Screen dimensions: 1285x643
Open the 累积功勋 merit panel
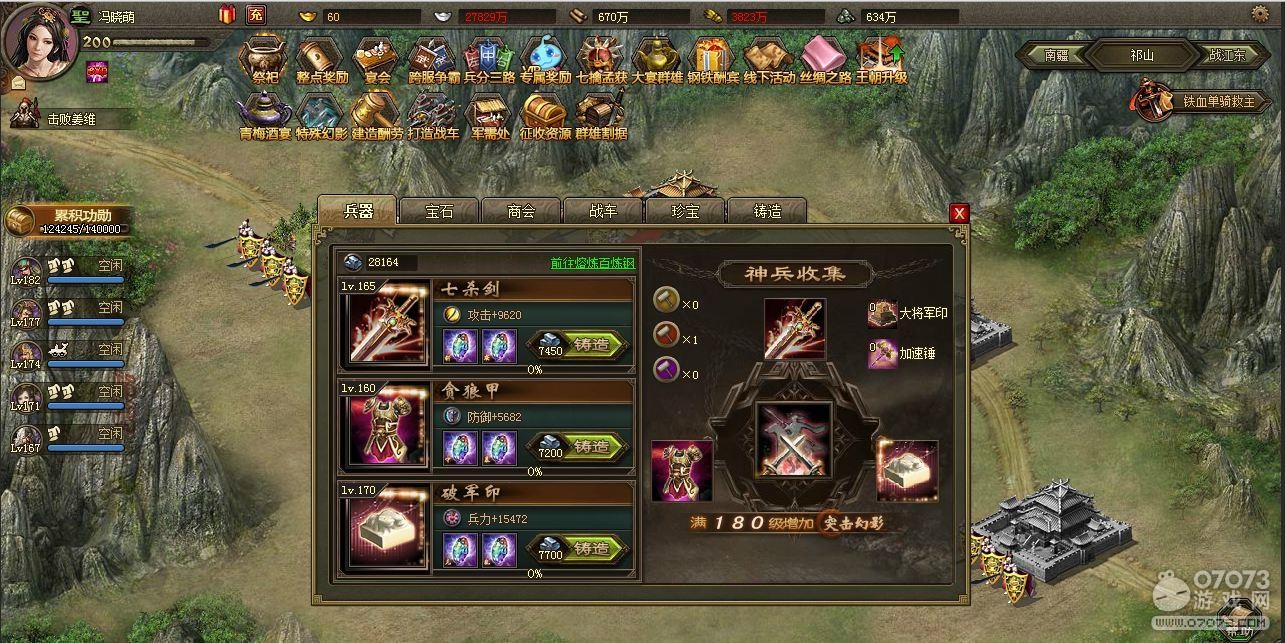(x=68, y=220)
